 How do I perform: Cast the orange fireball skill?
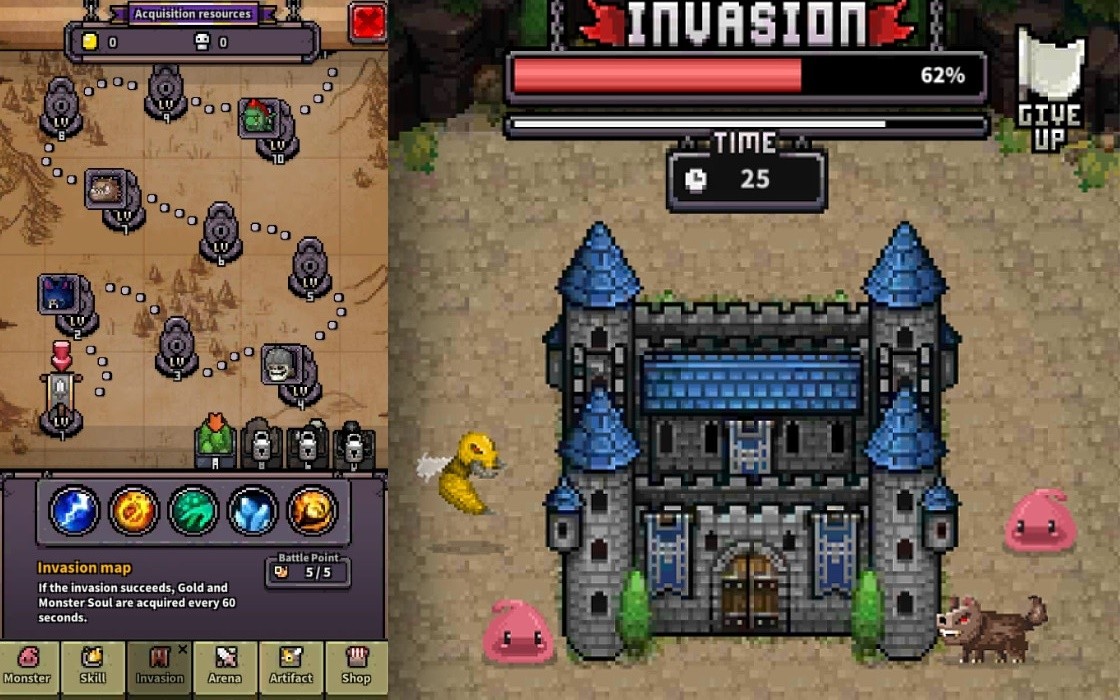[134, 509]
